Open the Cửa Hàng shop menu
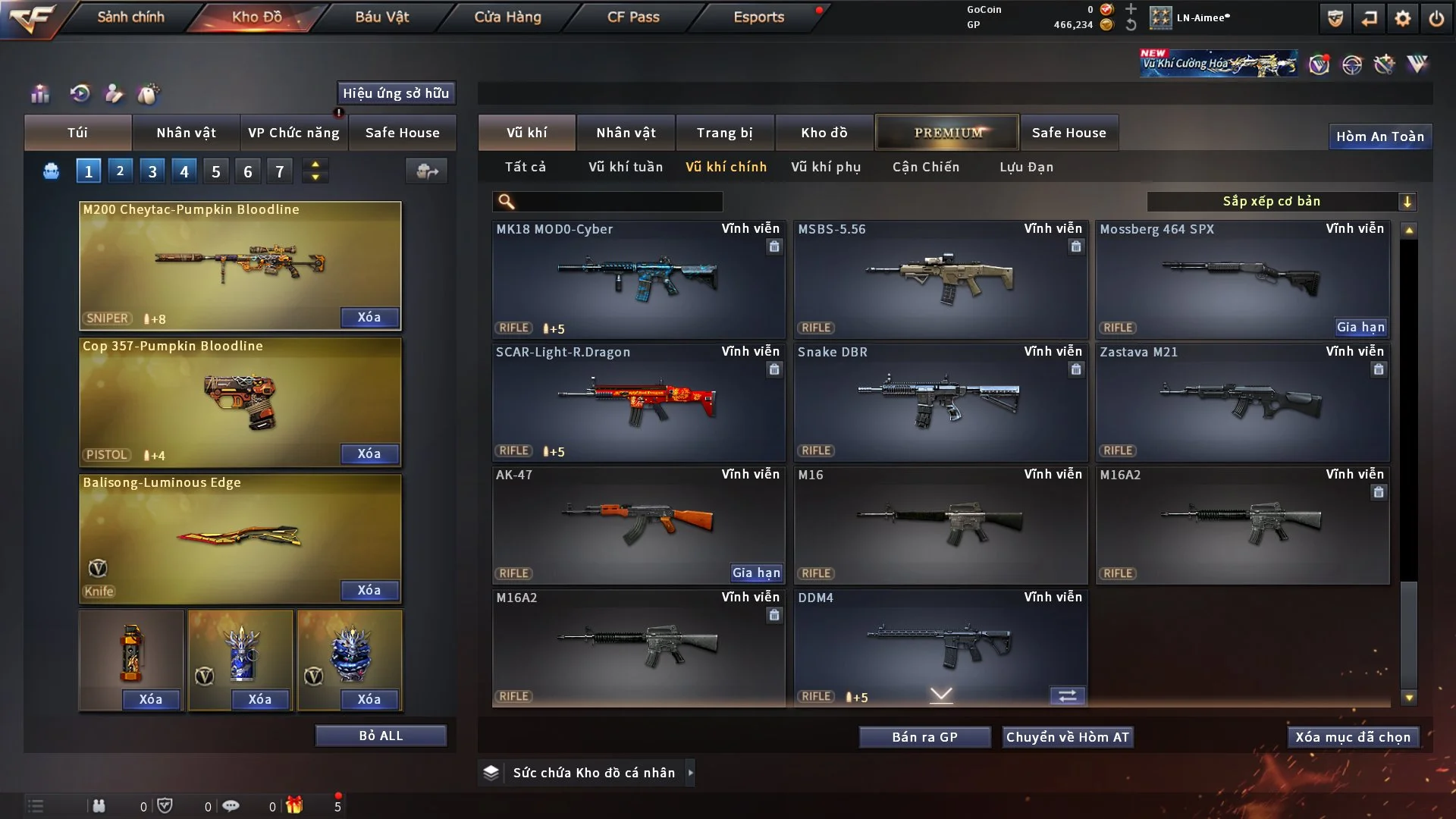The height and width of the screenshot is (819, 1456). pos(507,17)
